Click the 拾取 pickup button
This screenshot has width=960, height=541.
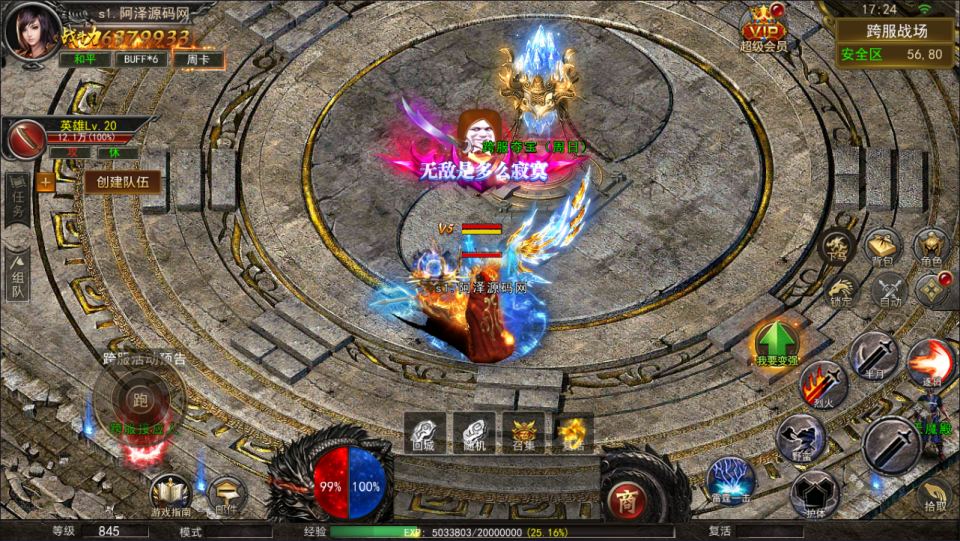[x=936, y=496]
